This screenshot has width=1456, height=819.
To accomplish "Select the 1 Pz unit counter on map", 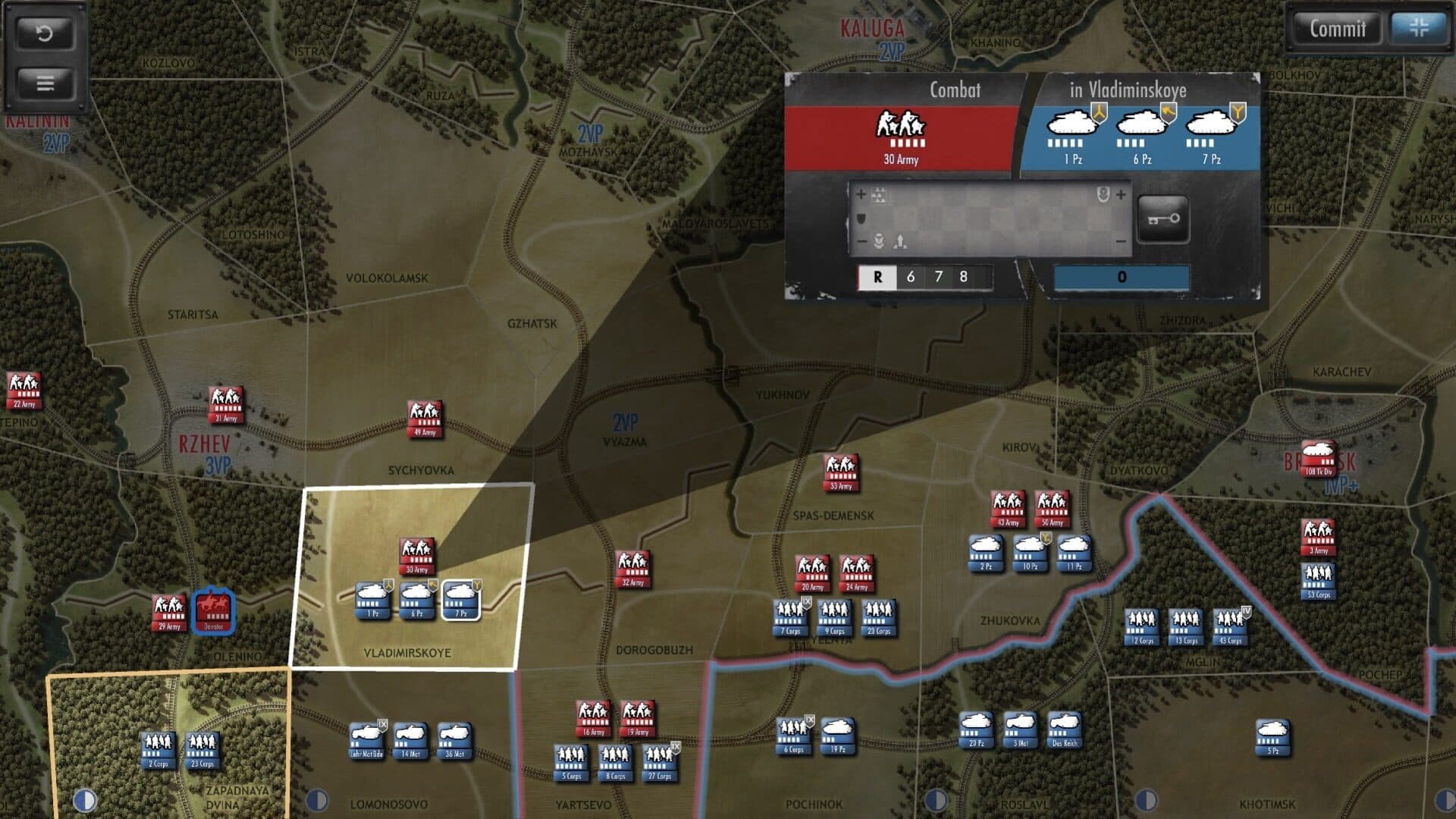I will point(373,600).
